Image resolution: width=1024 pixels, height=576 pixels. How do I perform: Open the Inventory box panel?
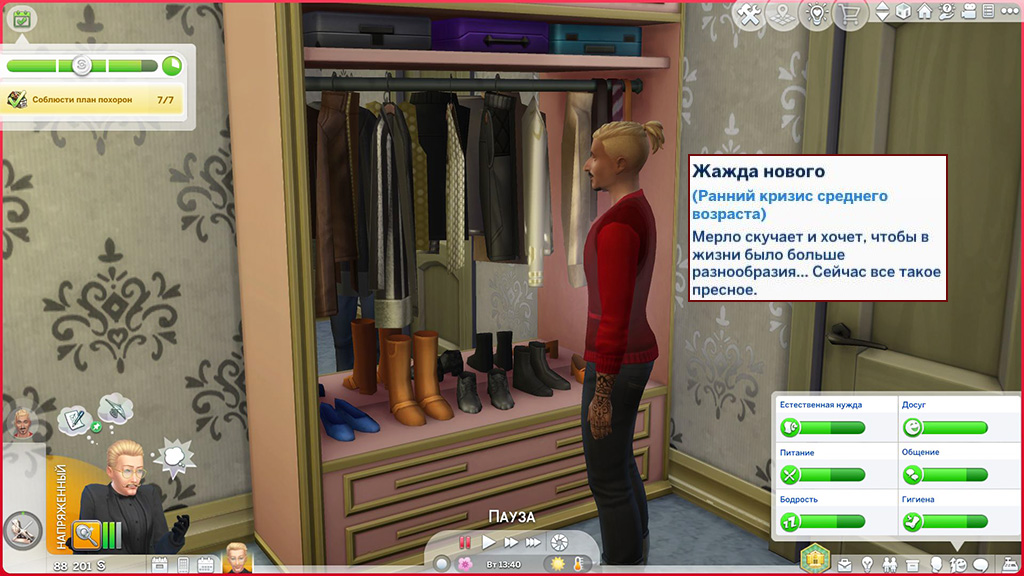click(x=914, y=564)
